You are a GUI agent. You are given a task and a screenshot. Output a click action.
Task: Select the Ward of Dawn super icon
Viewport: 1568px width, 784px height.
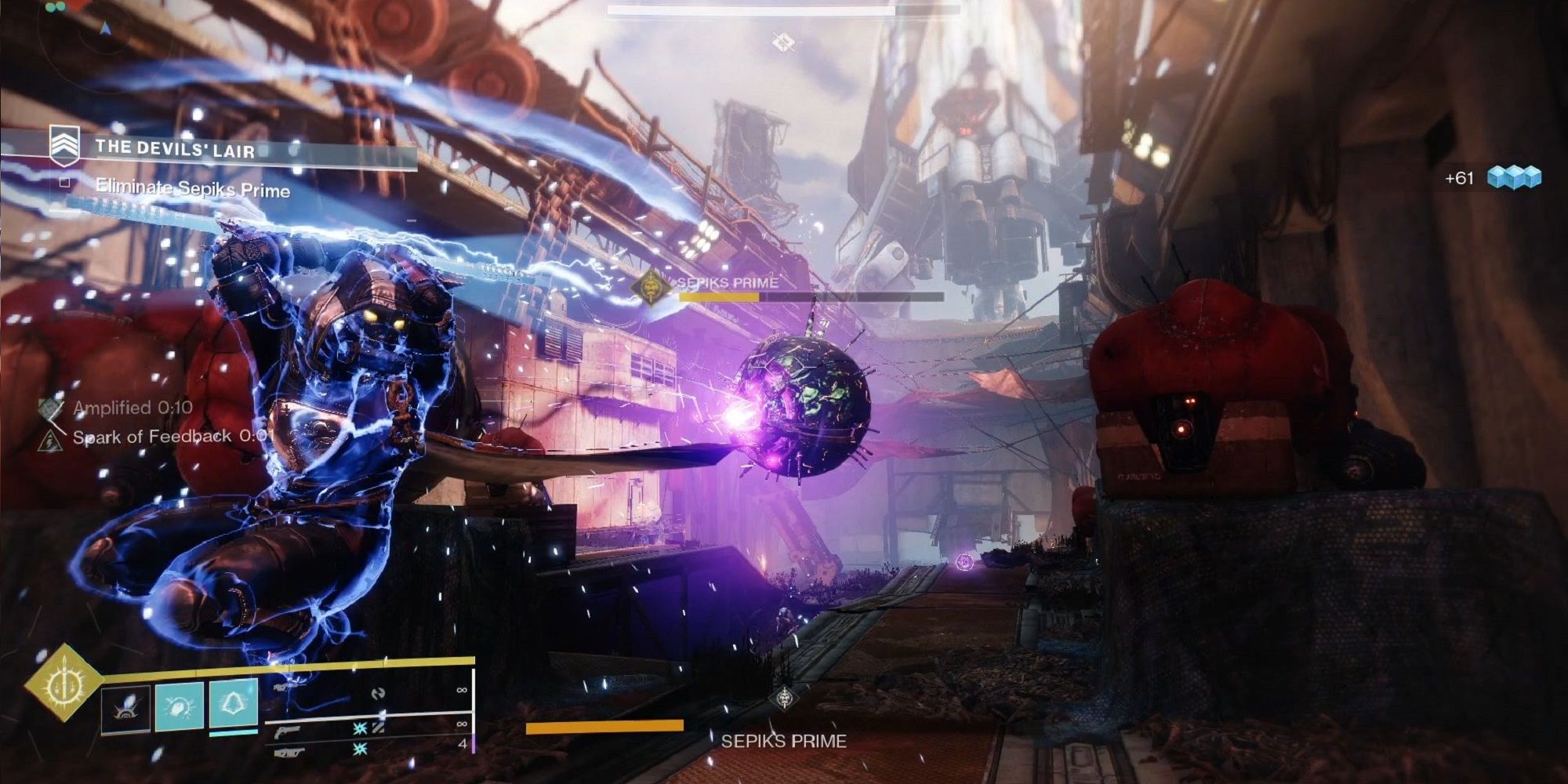point(67,688)
